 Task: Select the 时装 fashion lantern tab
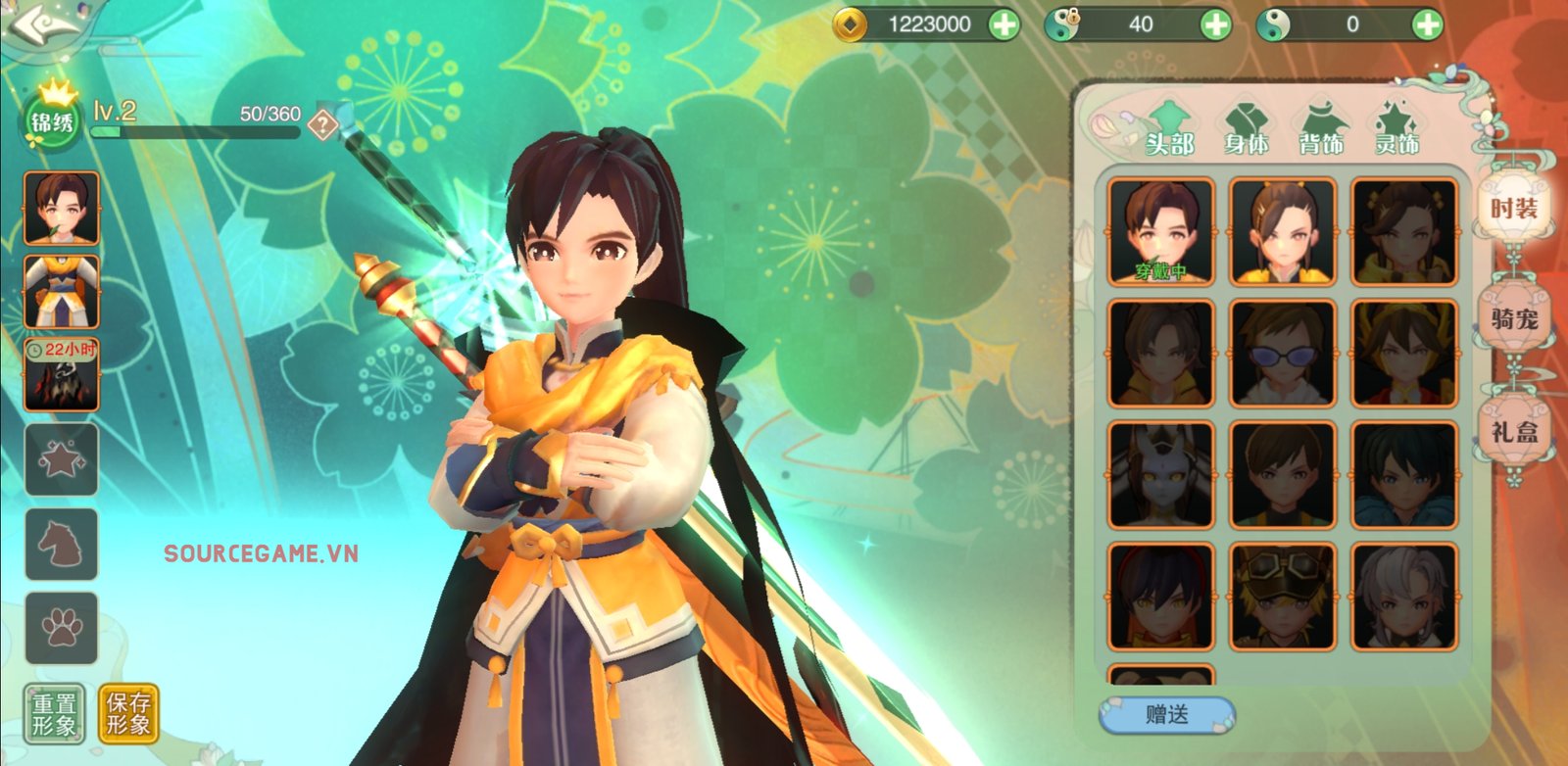(1514, 208)
